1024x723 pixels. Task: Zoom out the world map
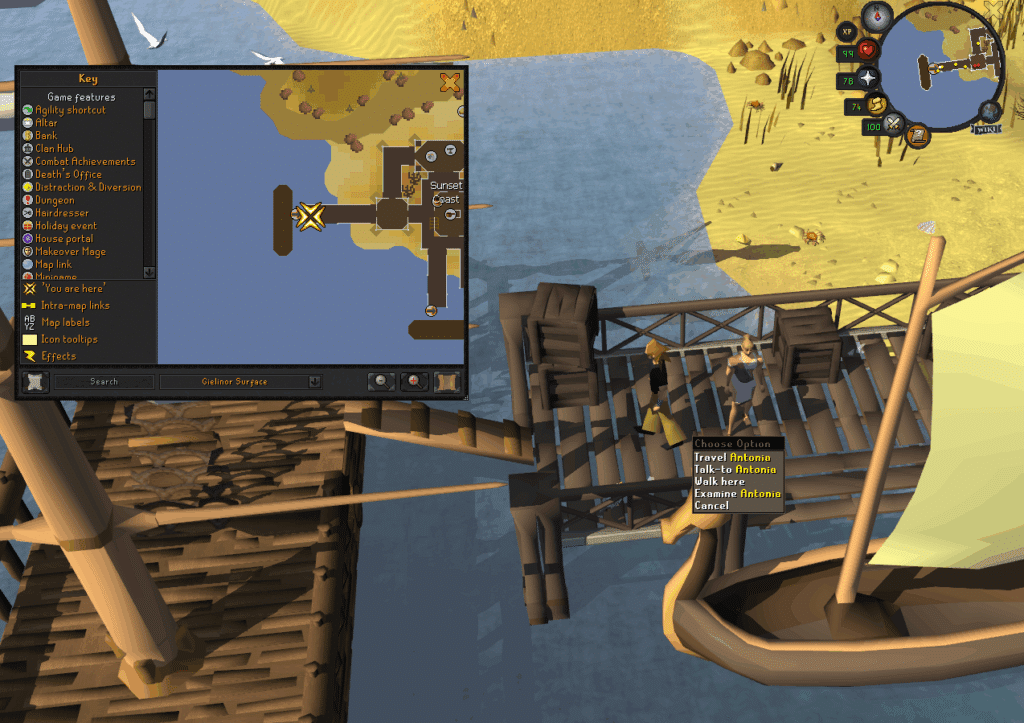coord(381,381)
